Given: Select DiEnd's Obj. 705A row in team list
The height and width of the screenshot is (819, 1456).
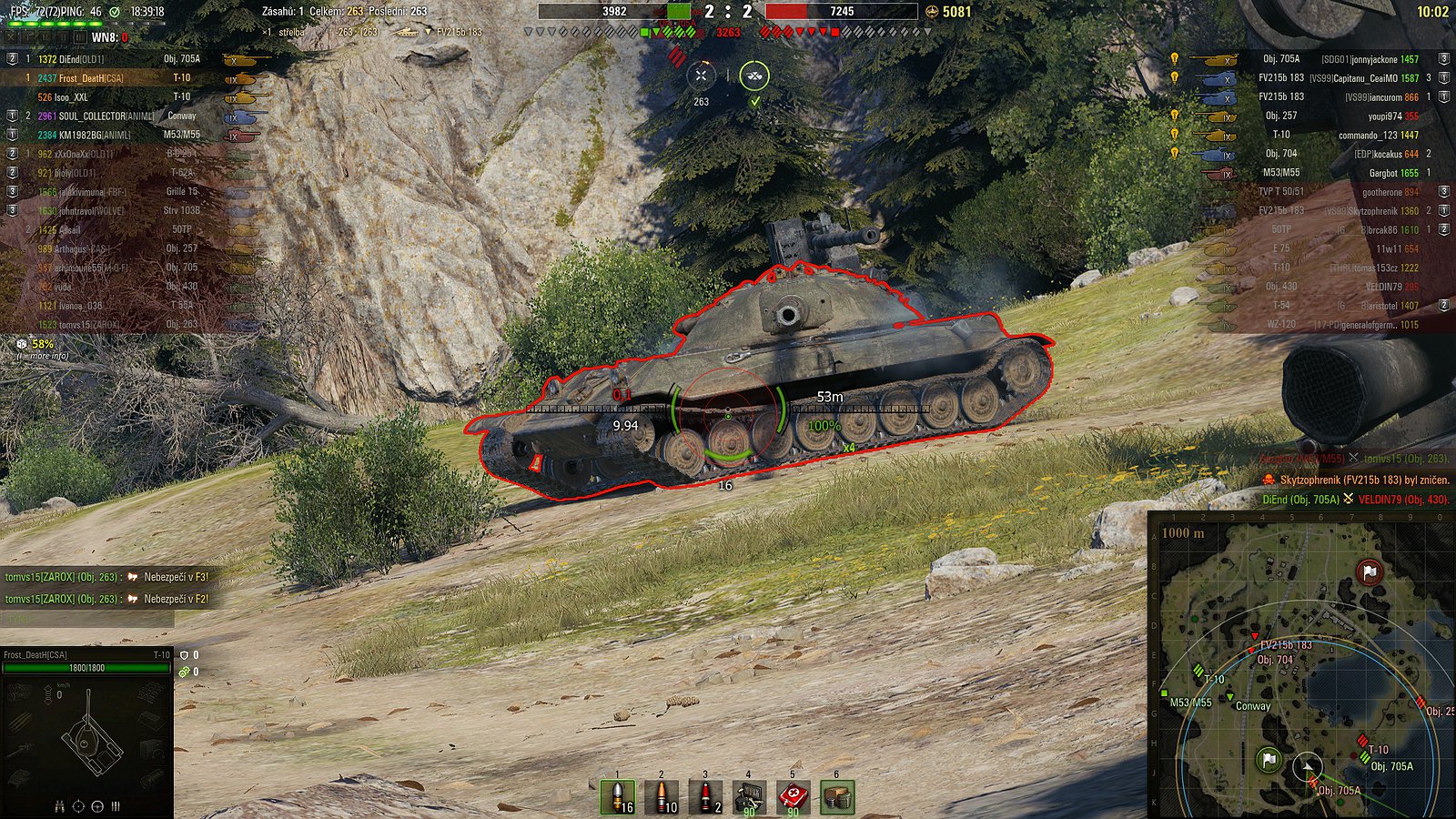Looking at the screenshot, I should (x=118, y=59).
